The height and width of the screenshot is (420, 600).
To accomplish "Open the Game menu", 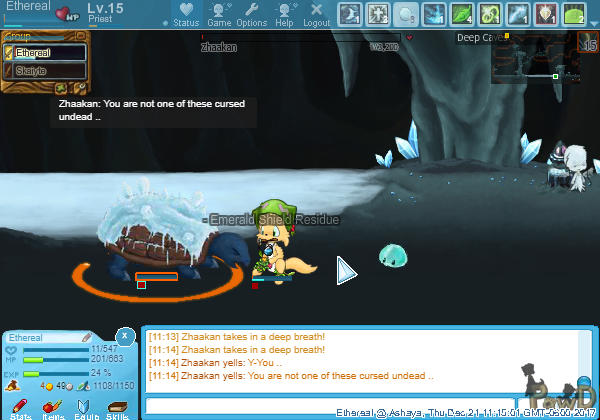I will point(219,14).
